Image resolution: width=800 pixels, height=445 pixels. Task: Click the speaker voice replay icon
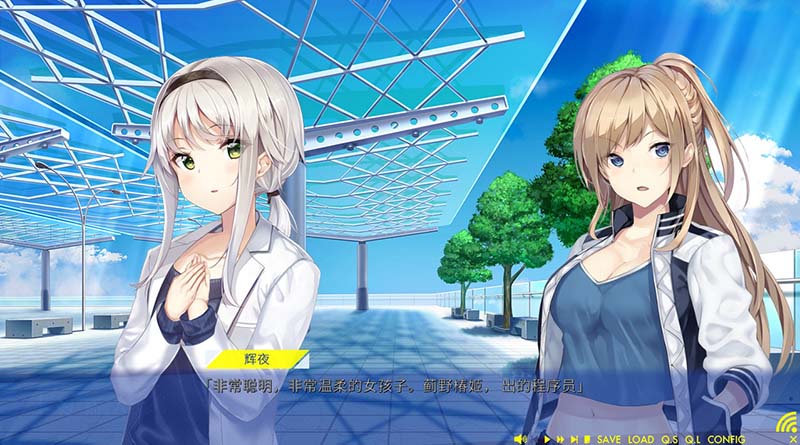pos(521,439)
